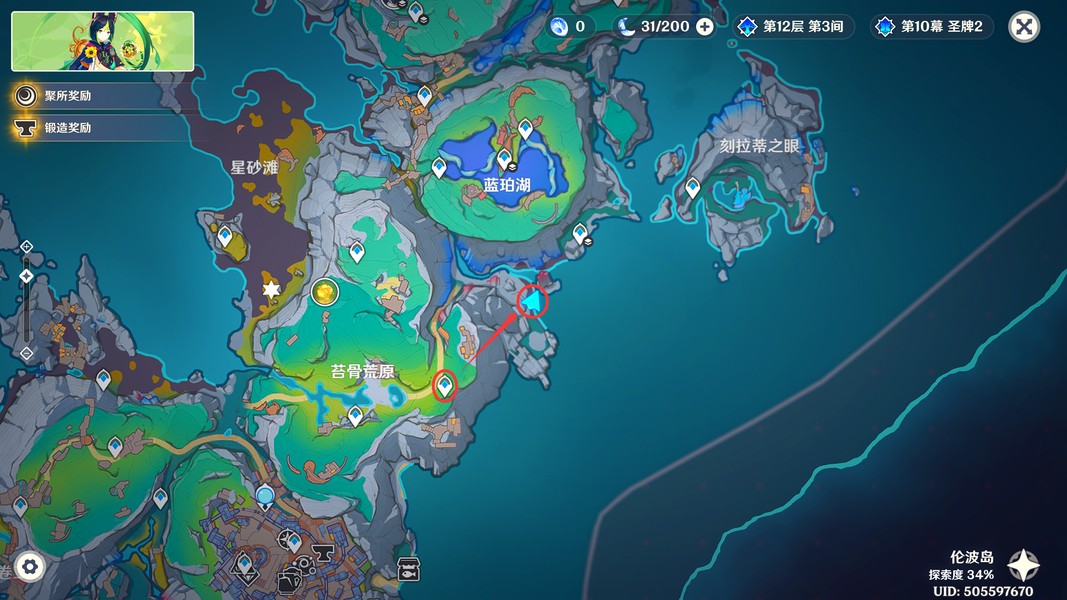Image resolution: width=1067 pixels, height=600 pixels.
Task: Select the teleport waypoint at 刻拉蒂之眼
Action: [x=693, y=187]
